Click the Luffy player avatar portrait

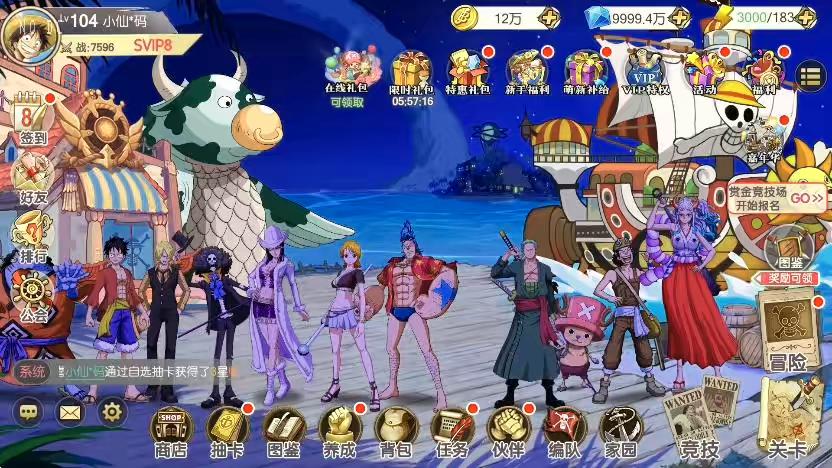click(x=28, y=33)
